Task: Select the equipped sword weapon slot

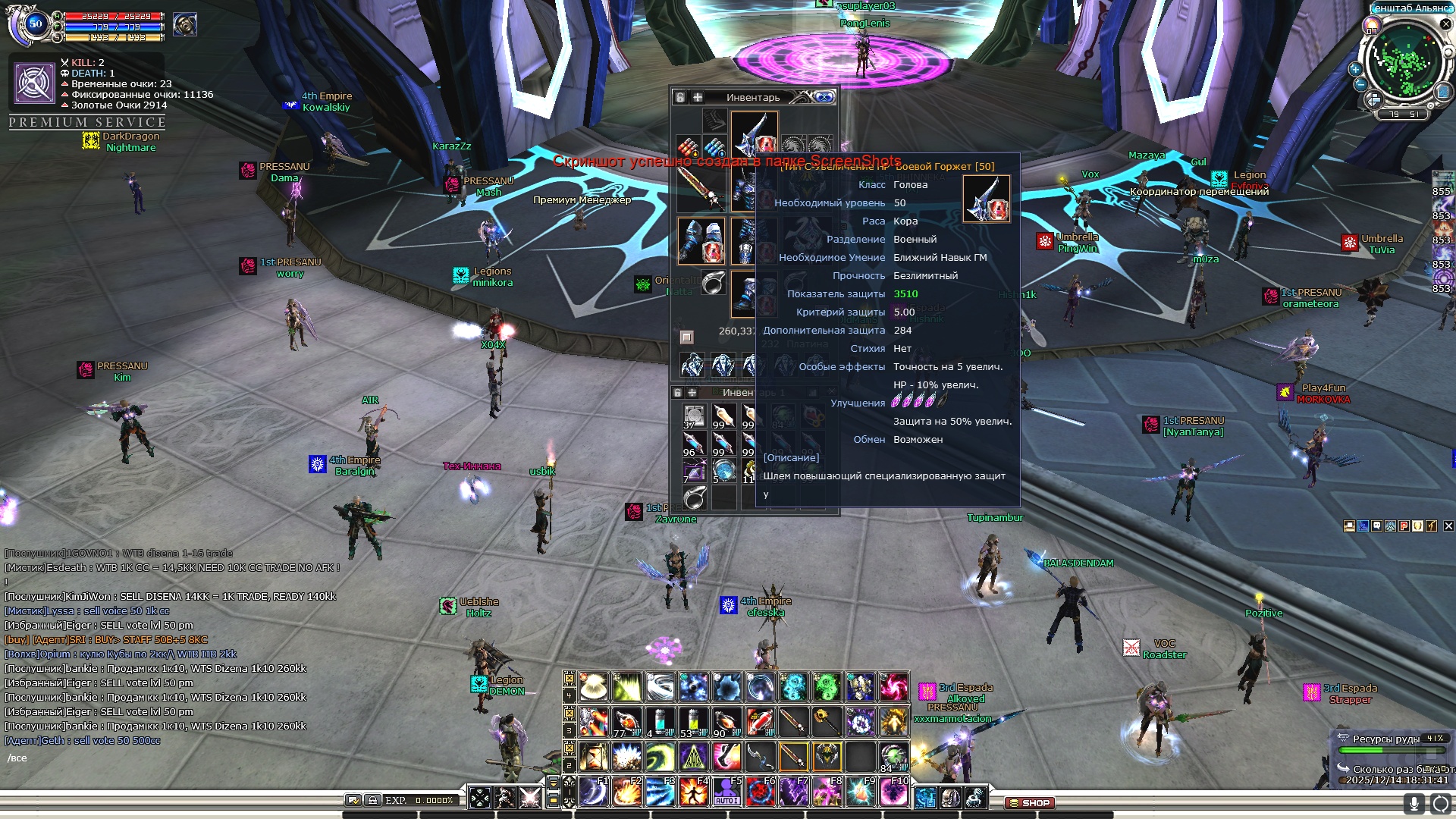Action: [701, 187]
